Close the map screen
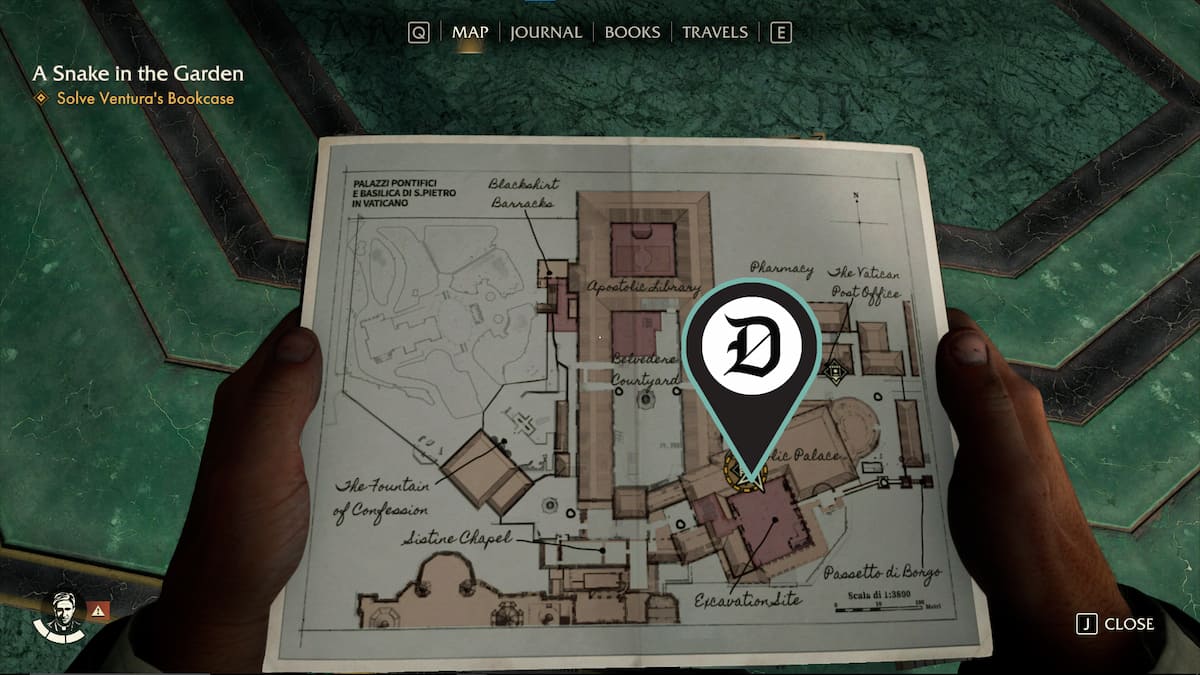The image size is (1200, 675). pyautogui.click(x=1116, y=624)
